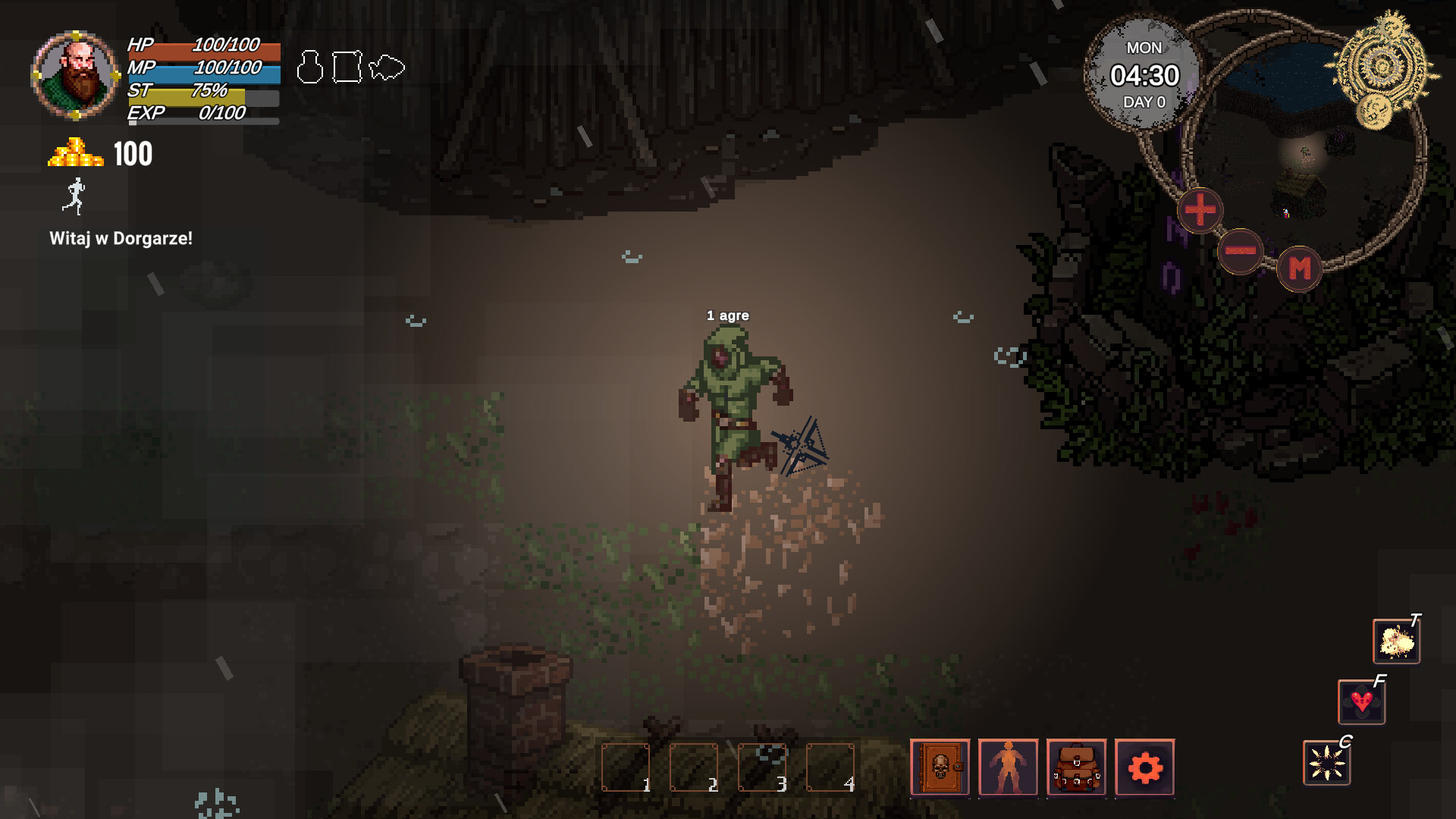Open the skull journal book
Screen dimensions: 1456x819
940,768
